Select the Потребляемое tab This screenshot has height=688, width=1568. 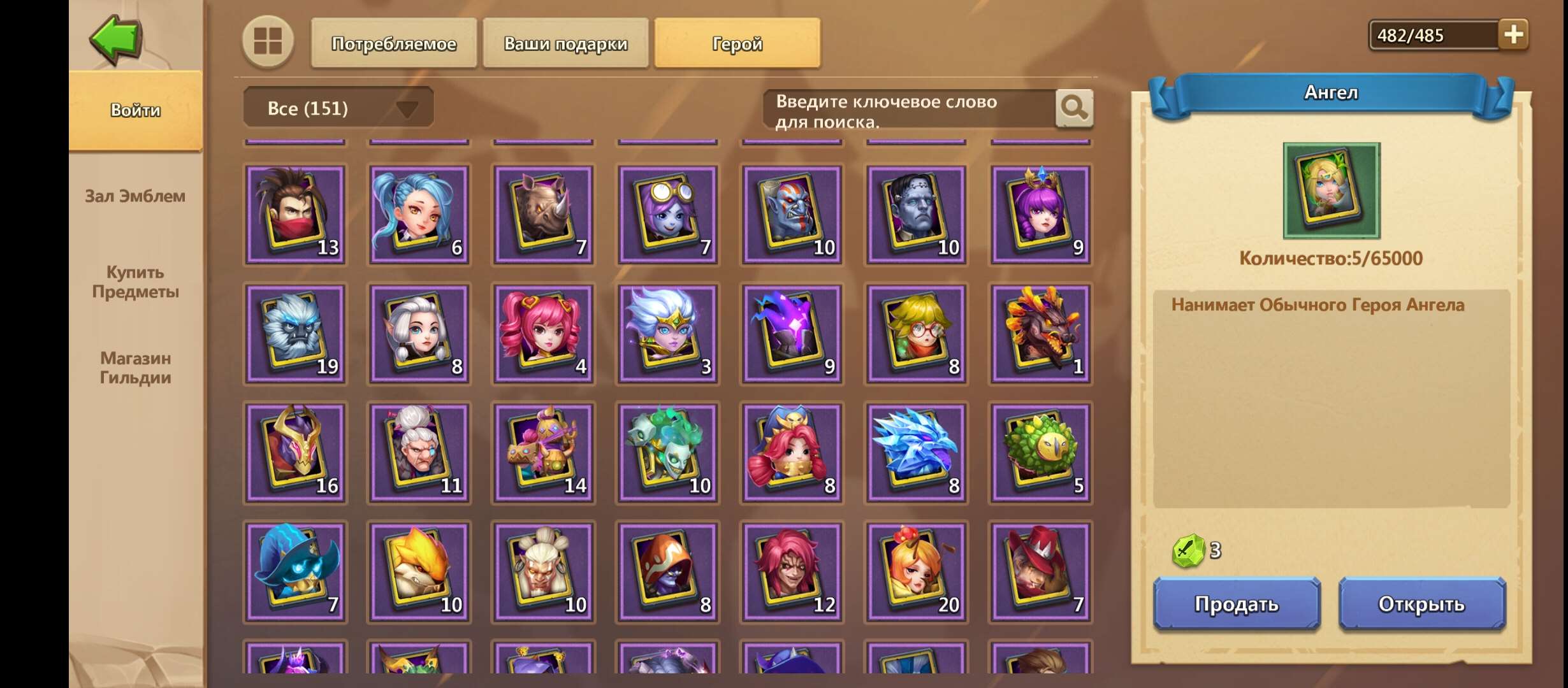(393, 43)
